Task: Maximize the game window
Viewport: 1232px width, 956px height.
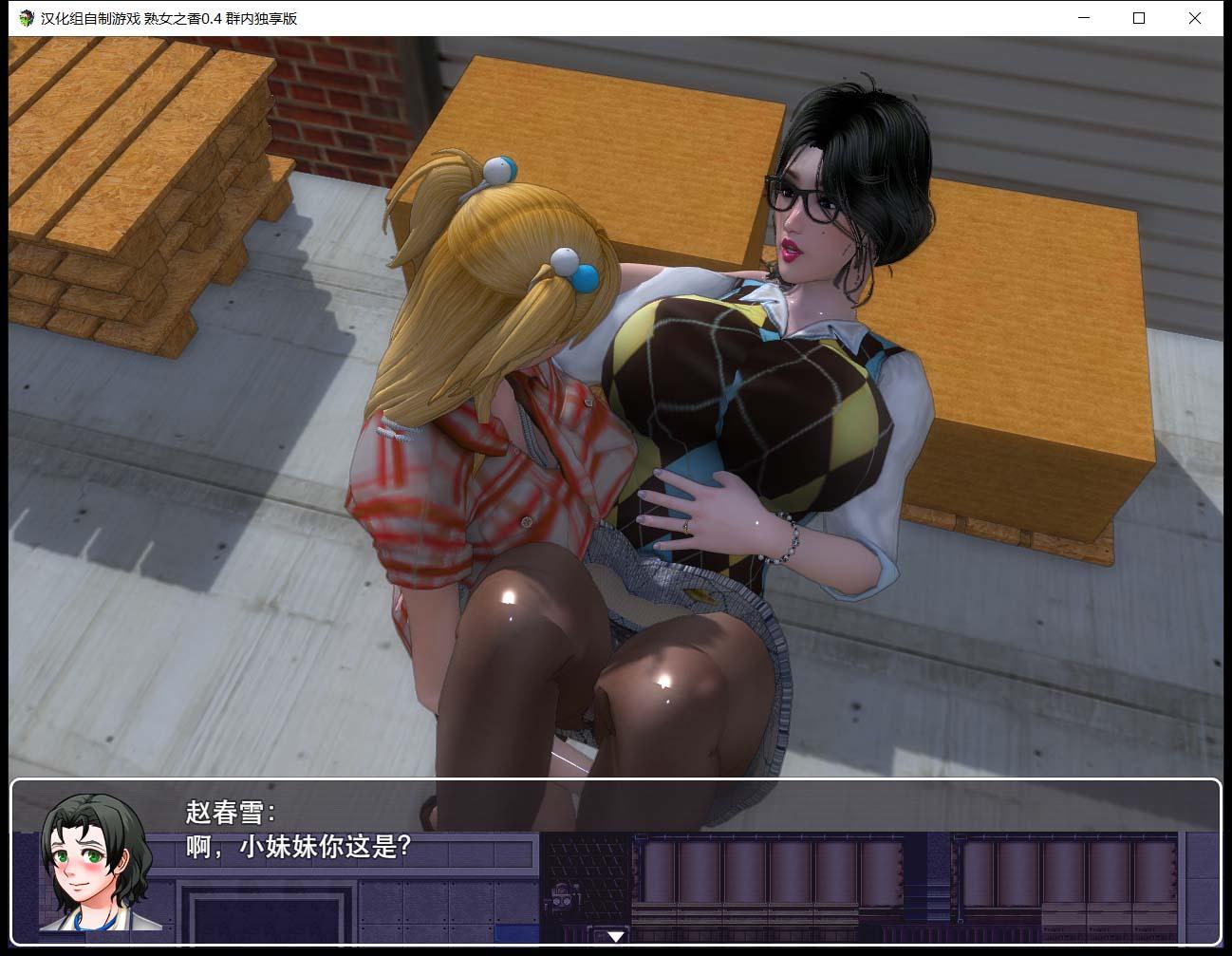Action: pyautogui.click(x=1138, y=18)
